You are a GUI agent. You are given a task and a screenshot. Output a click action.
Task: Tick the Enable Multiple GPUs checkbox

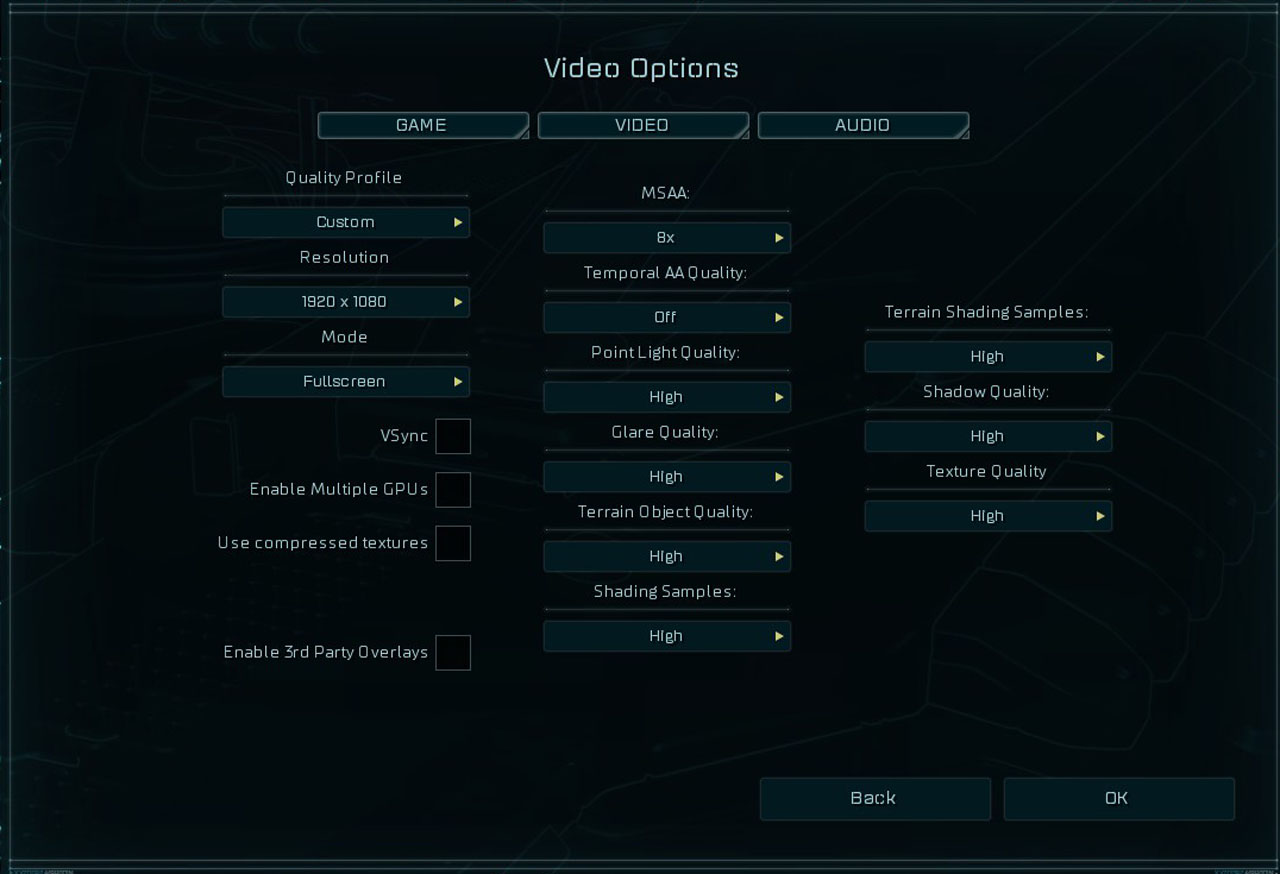453,490
